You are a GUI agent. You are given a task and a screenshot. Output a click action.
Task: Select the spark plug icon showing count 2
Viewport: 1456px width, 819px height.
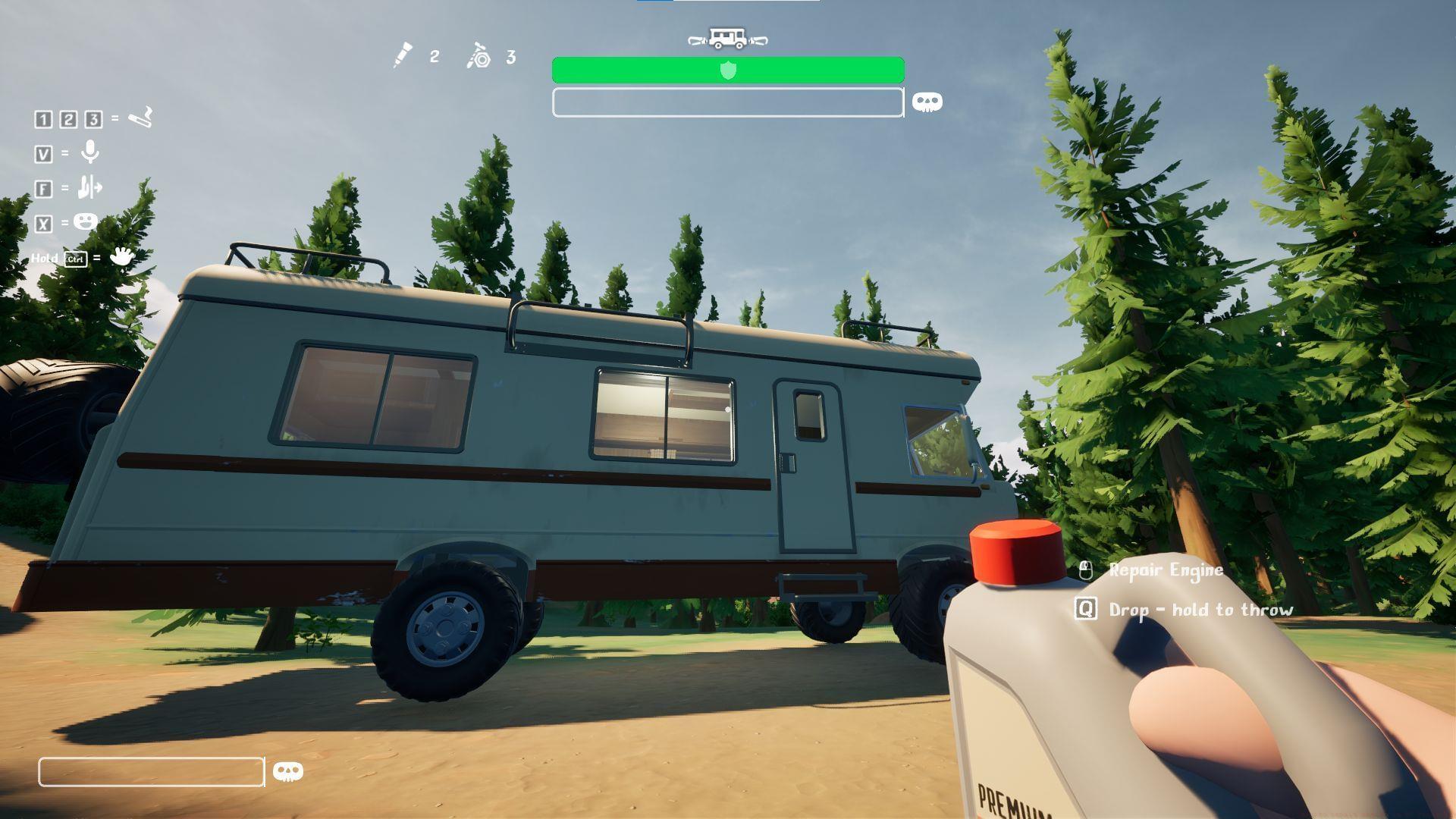(404, 54)
